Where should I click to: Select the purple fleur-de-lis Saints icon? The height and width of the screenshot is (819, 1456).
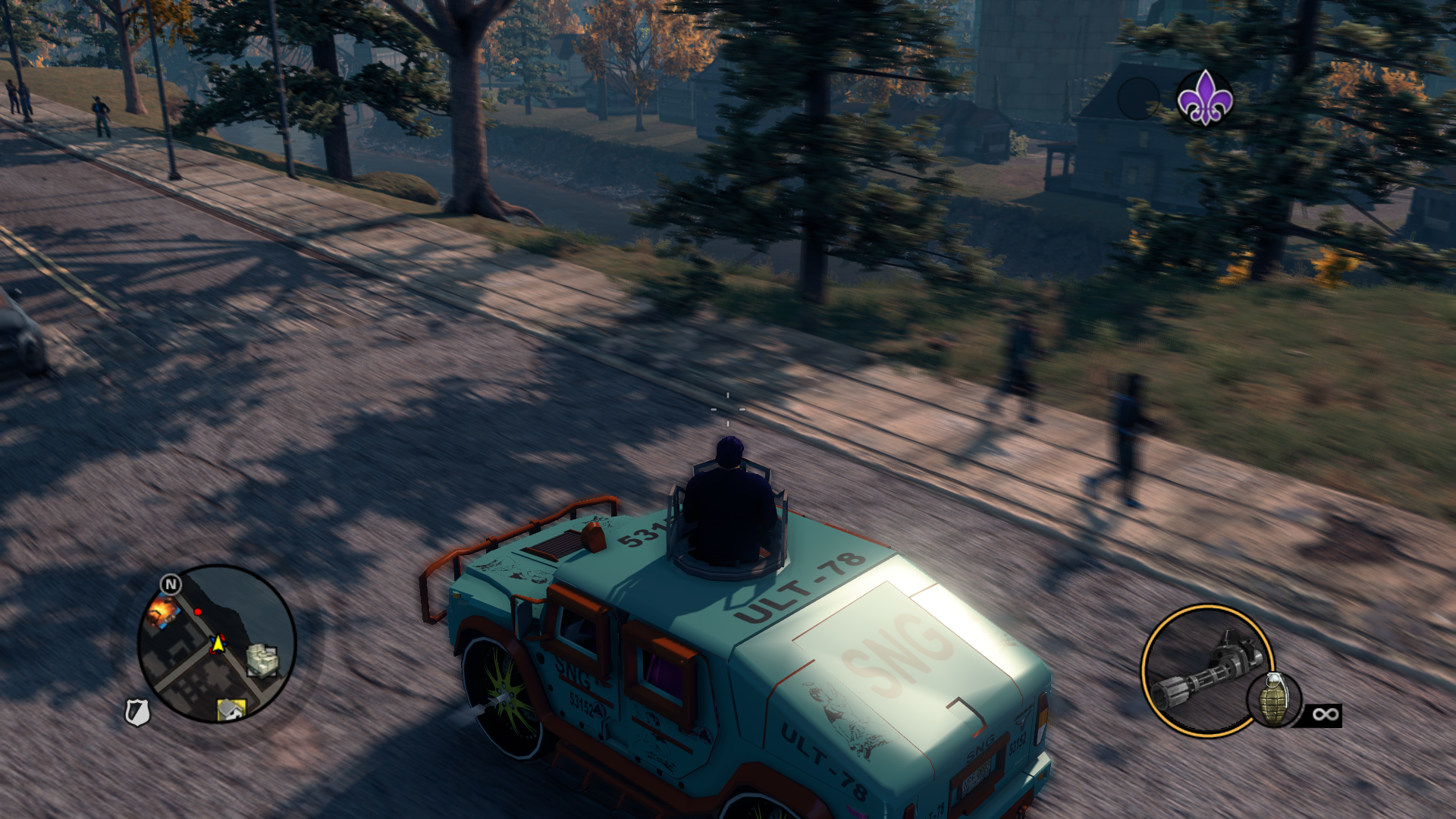[x=1204, y=98]
